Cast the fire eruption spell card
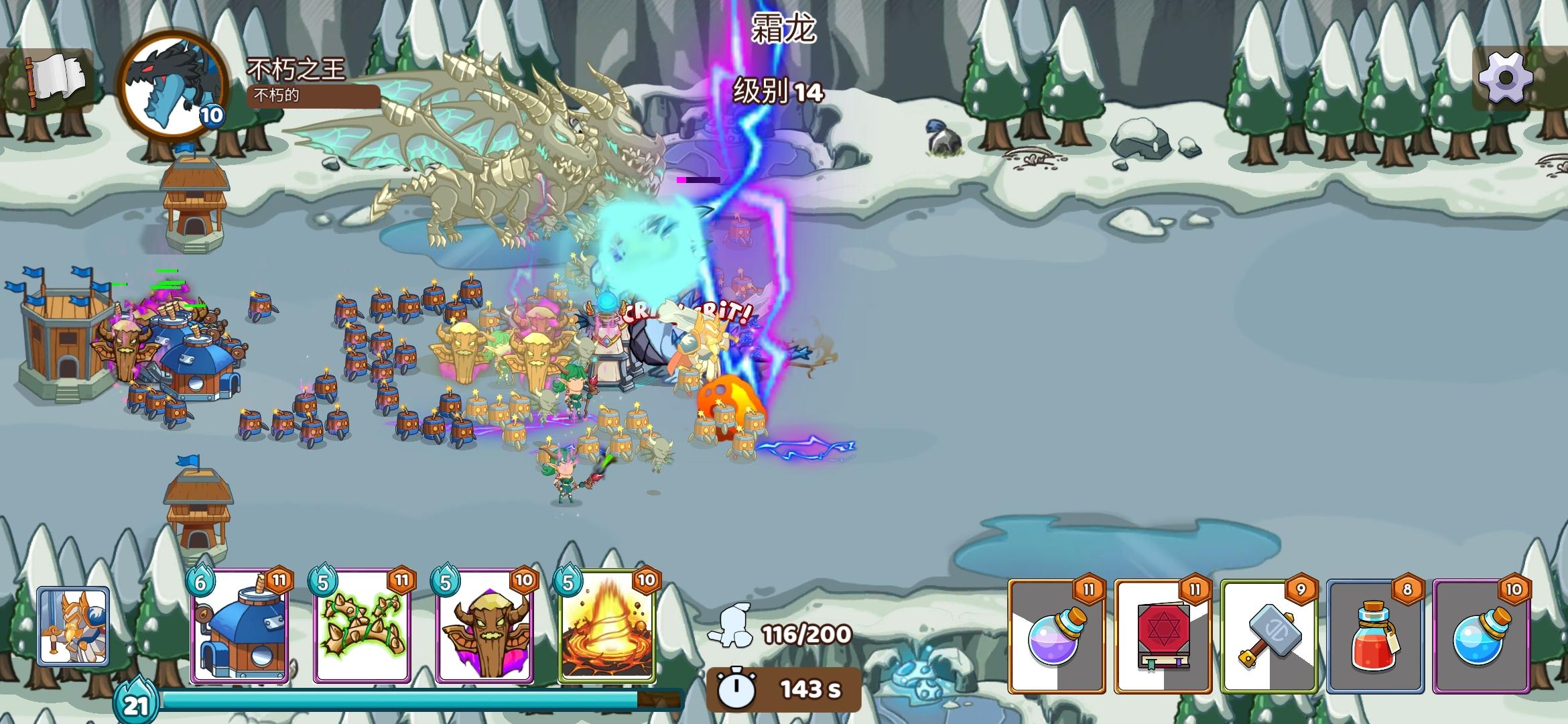Screen dimensions: 1568x724 [607, 627]
